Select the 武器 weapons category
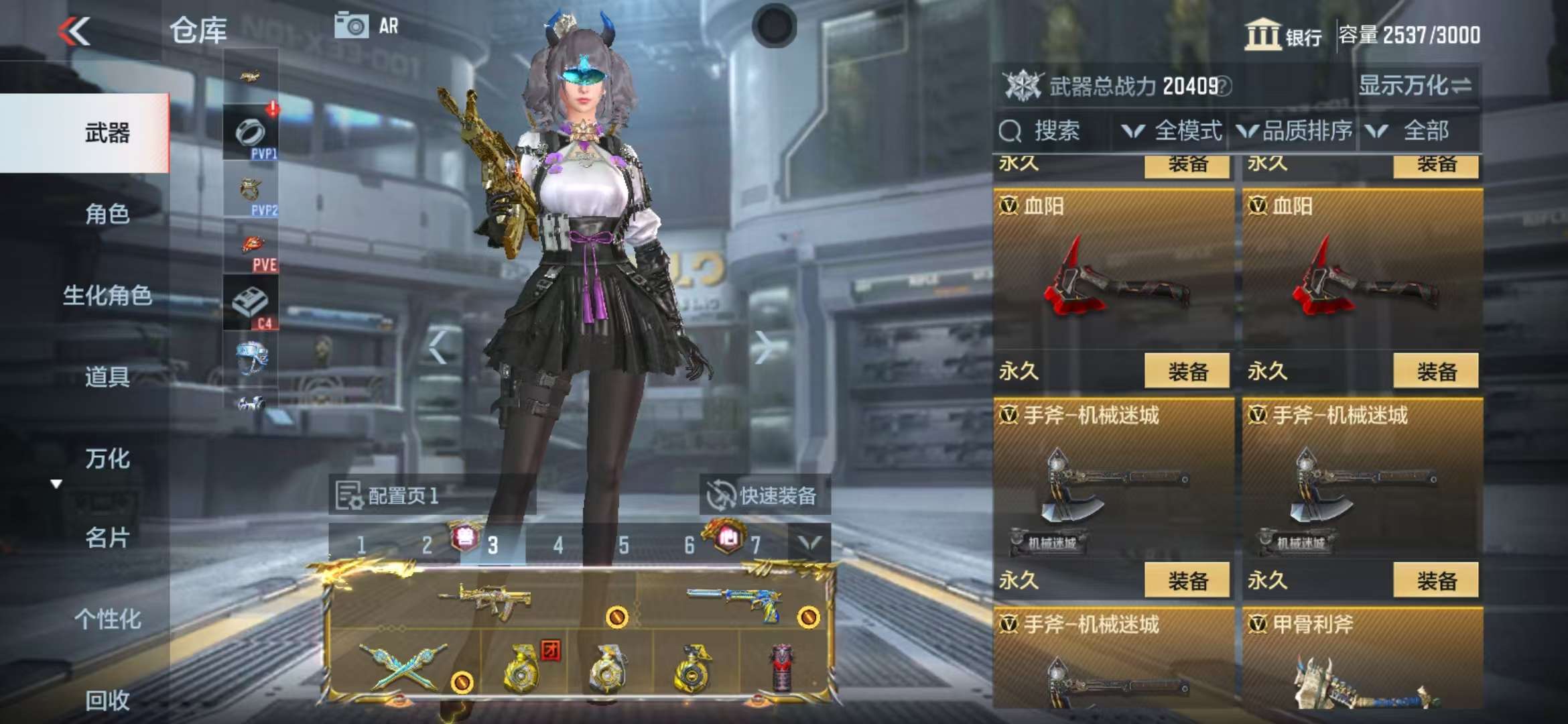The image size is (1568, 724). click(x=107, y=133)
